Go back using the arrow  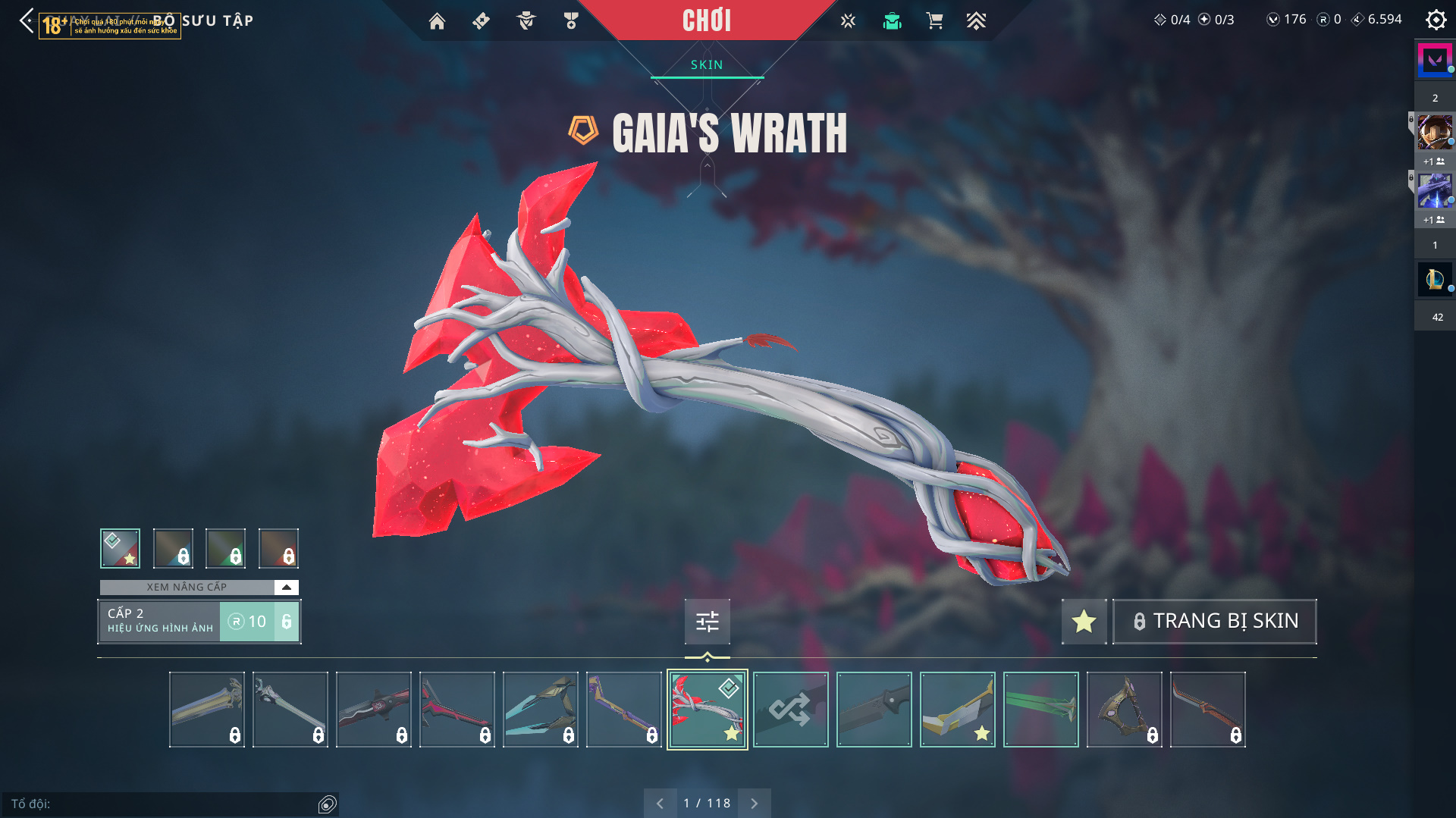tap(27, 20)
